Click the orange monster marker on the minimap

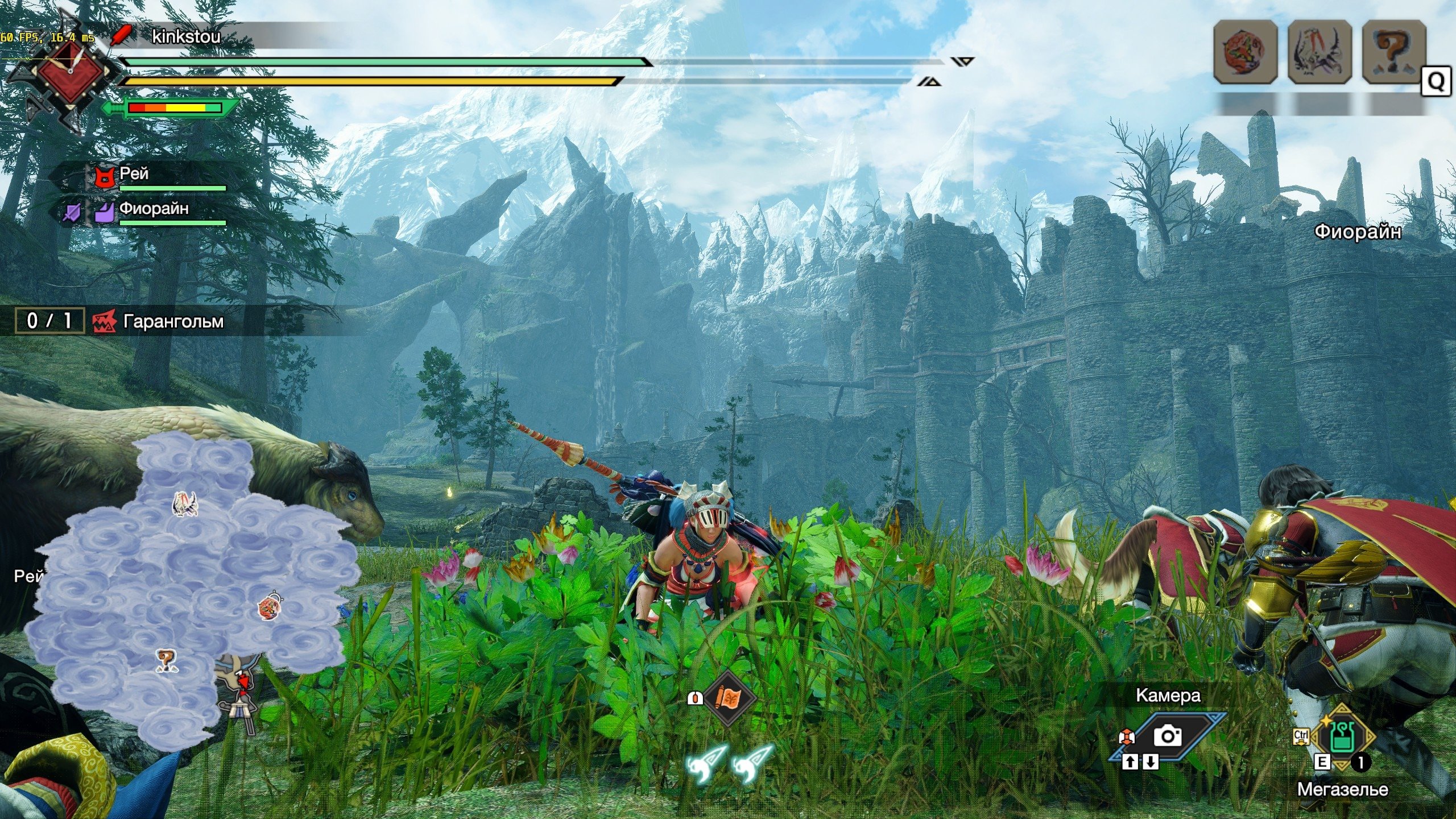pyautogui.click(x=268, y=606)
